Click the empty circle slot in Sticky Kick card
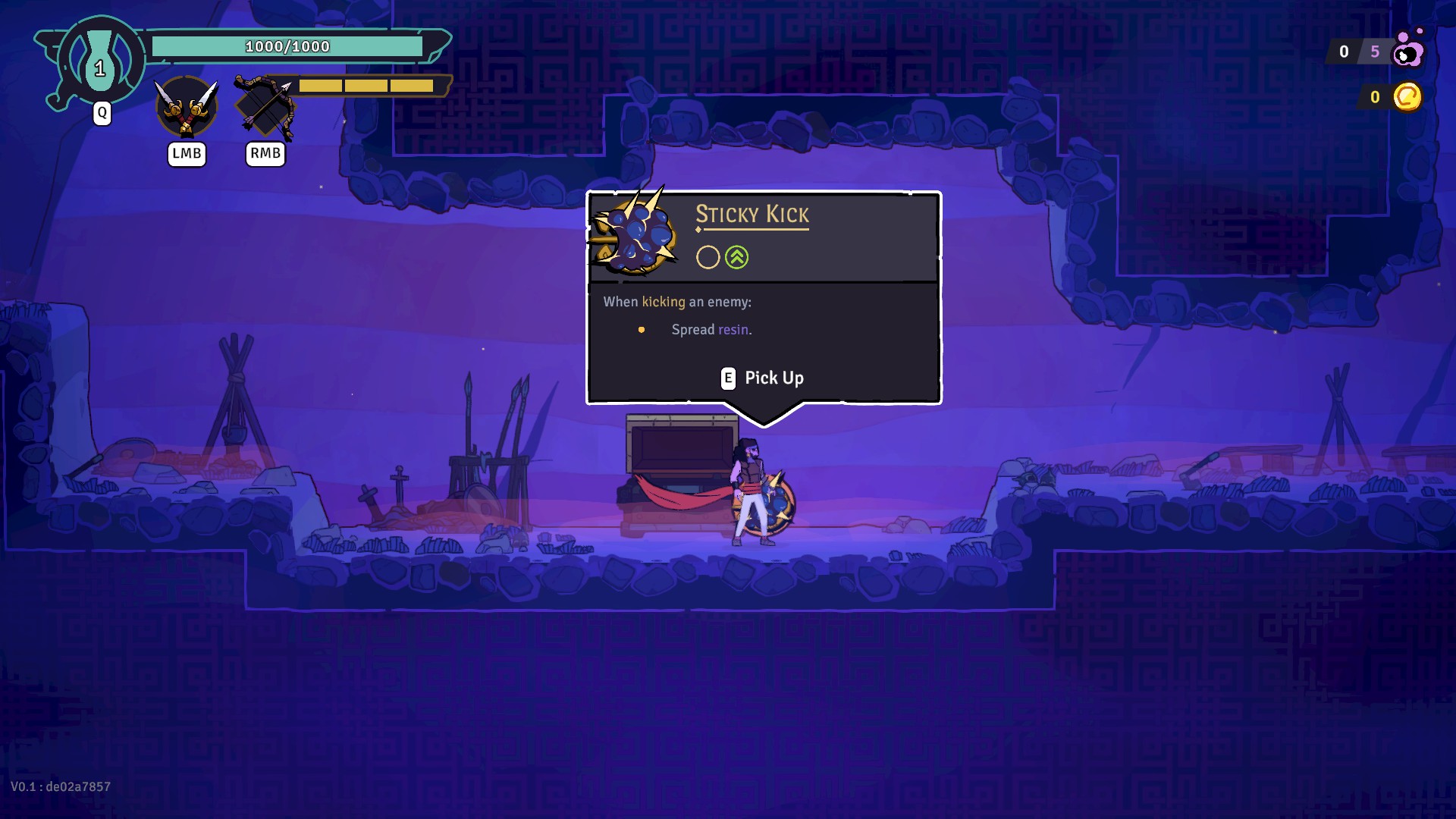The width and height of the screenshot is (1456, 819). click(708, 258)
